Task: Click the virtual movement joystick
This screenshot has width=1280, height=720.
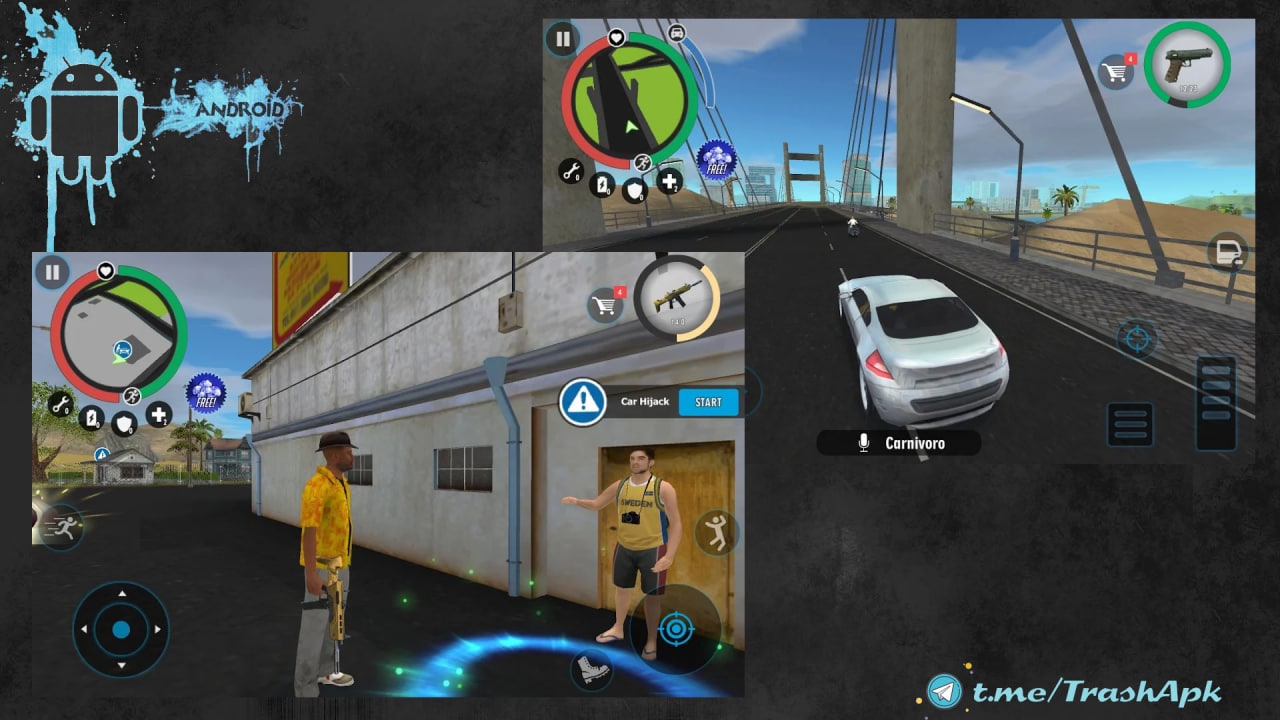Action: click(121, 630)
